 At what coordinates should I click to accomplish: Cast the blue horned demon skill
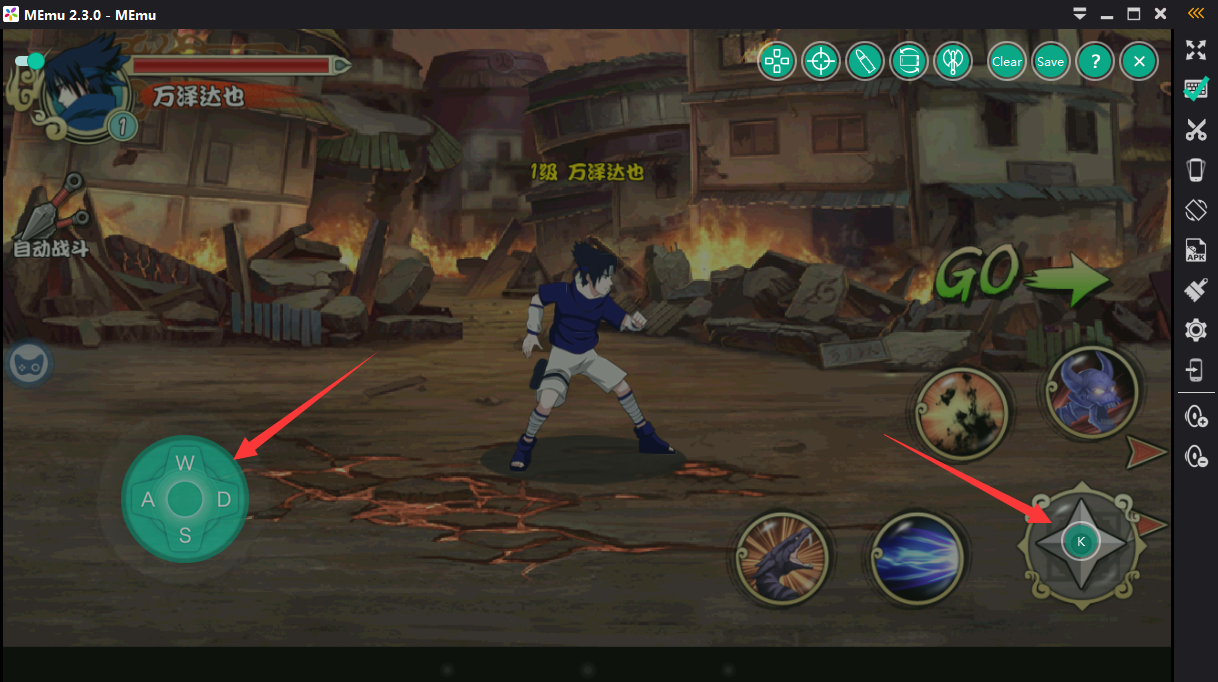1091,393
